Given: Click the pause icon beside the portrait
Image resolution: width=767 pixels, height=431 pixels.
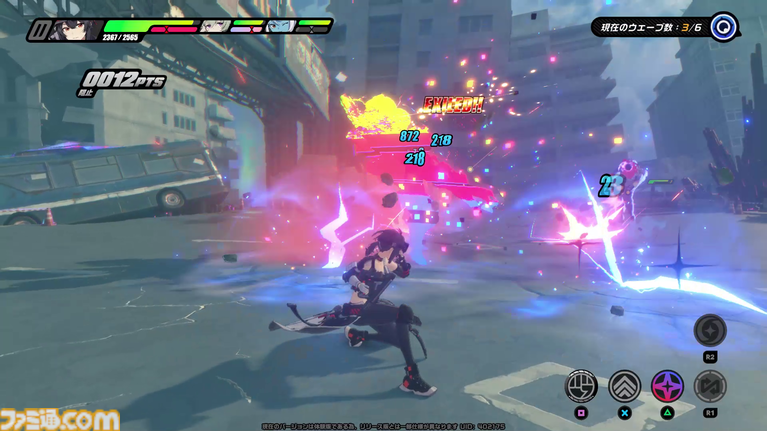Looking at the screenshot, I should pyautogui.click(x=38, y=31).
